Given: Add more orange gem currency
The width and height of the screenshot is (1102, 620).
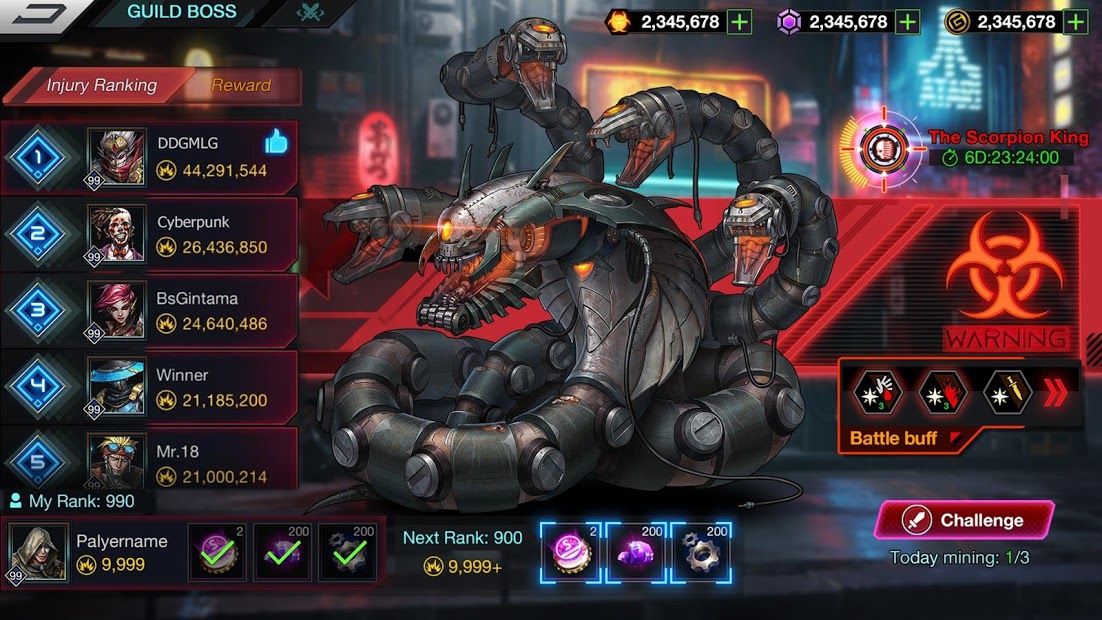Looking at the screenshot, I should 739,22.
